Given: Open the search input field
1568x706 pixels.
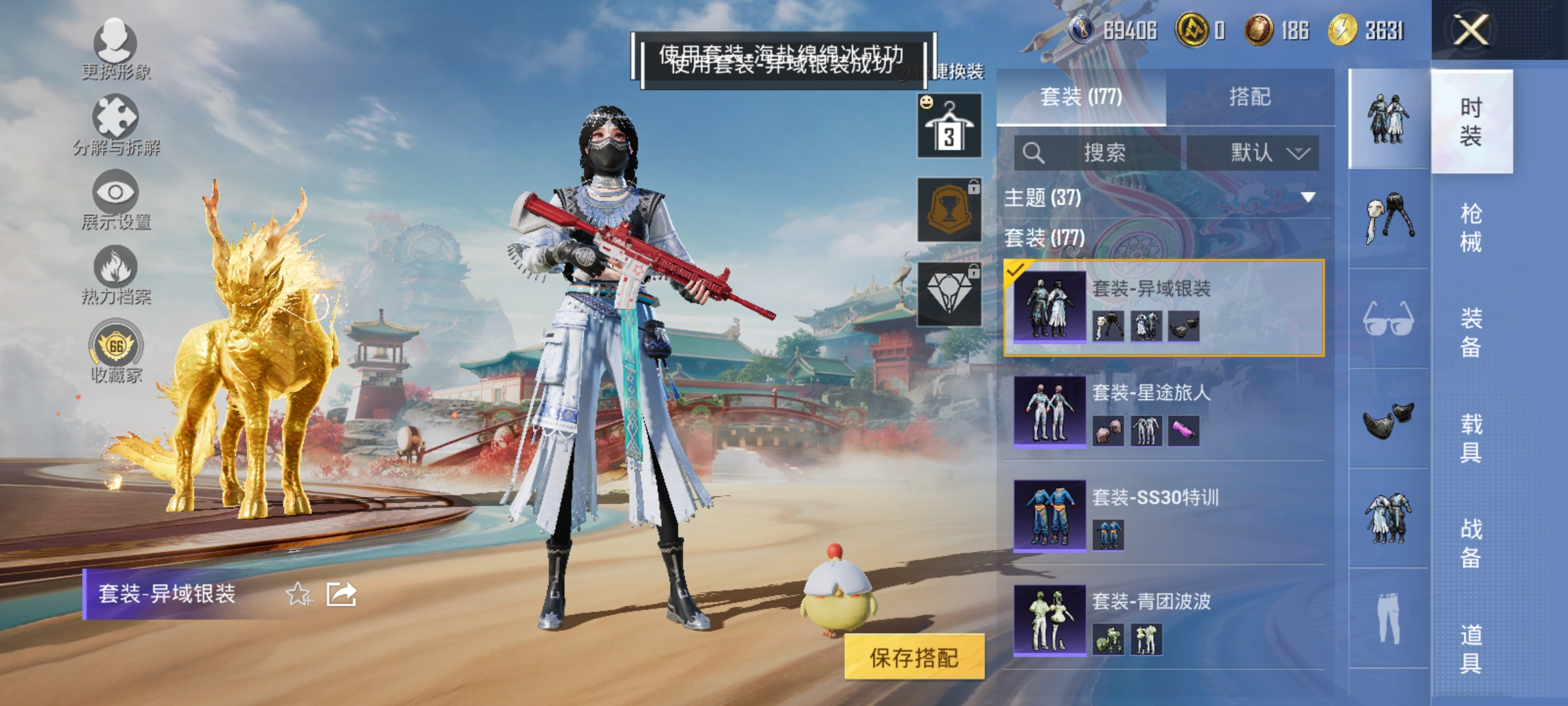Looking at the screenshot, I should coord(1098,152).
